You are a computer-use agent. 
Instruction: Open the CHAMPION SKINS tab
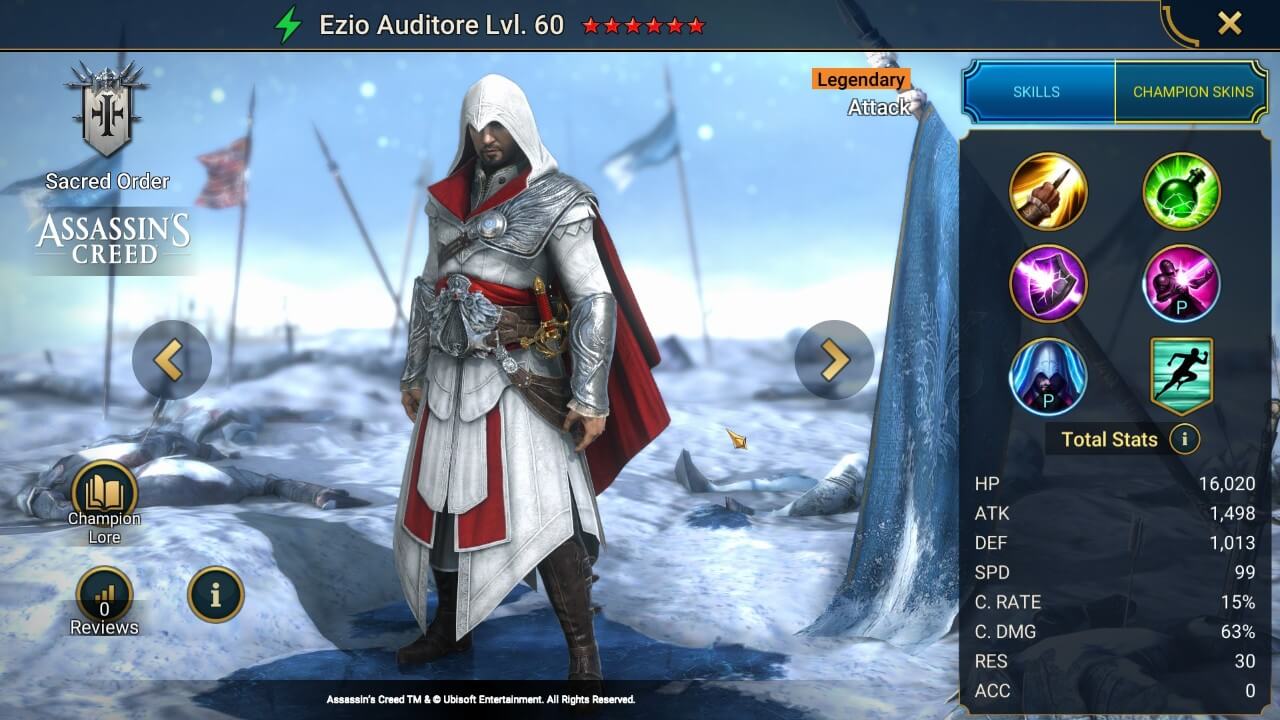(x=1193, y=91)
